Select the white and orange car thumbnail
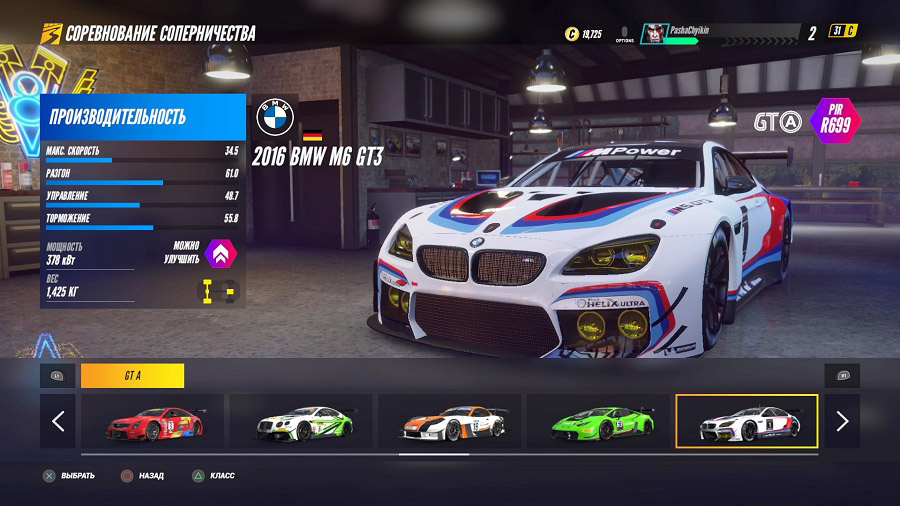The height and width of the screenshot is (506, 900). click(449, 421)
